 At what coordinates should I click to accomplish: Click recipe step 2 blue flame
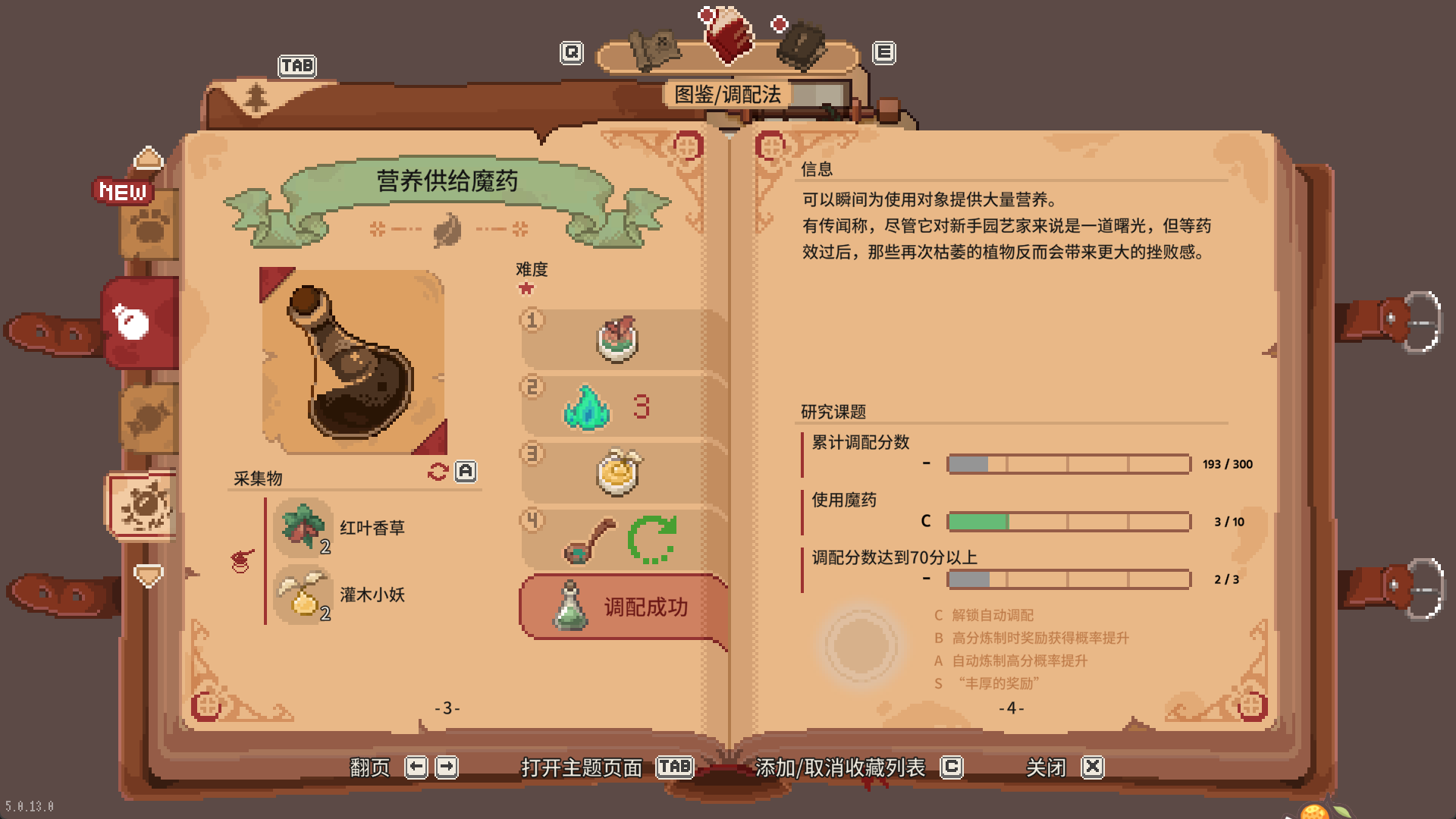(586, 407)
